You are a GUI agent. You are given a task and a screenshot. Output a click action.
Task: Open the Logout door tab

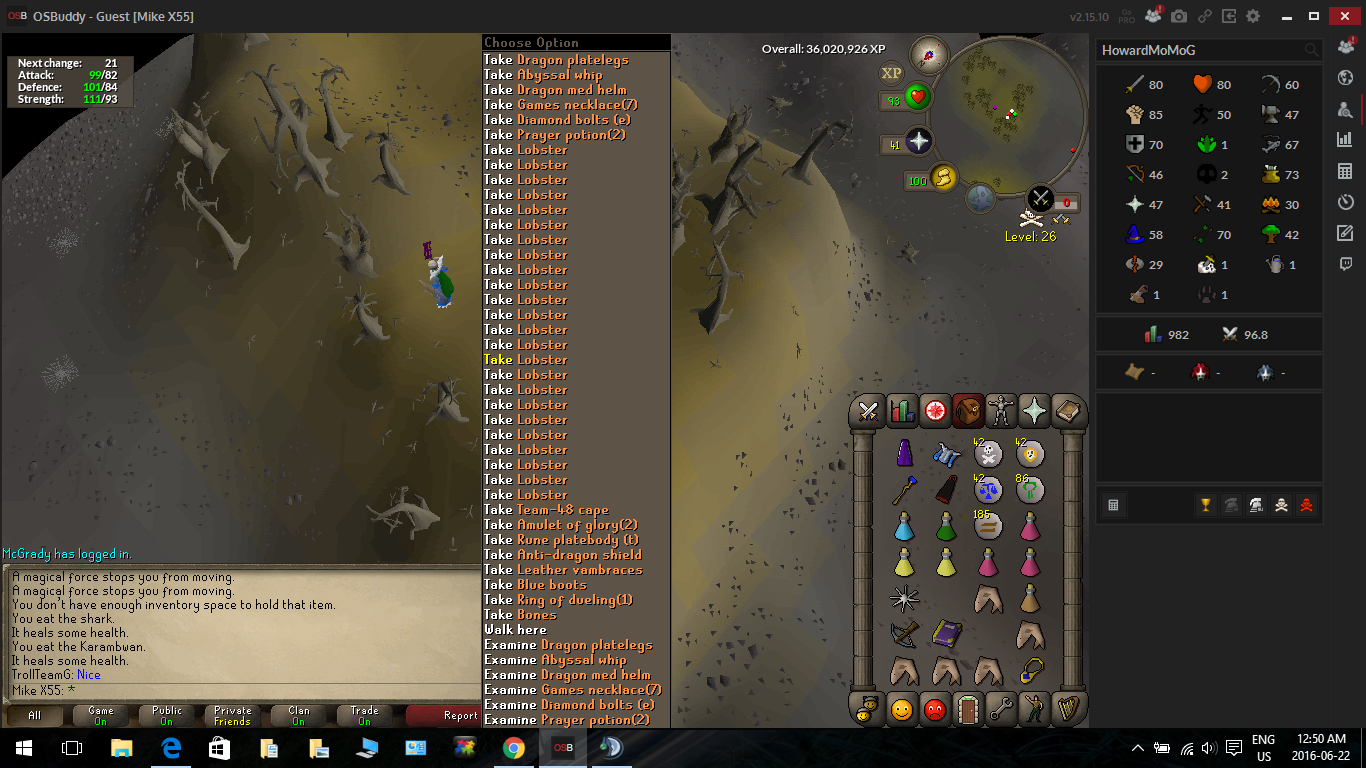tap(966, 709)
